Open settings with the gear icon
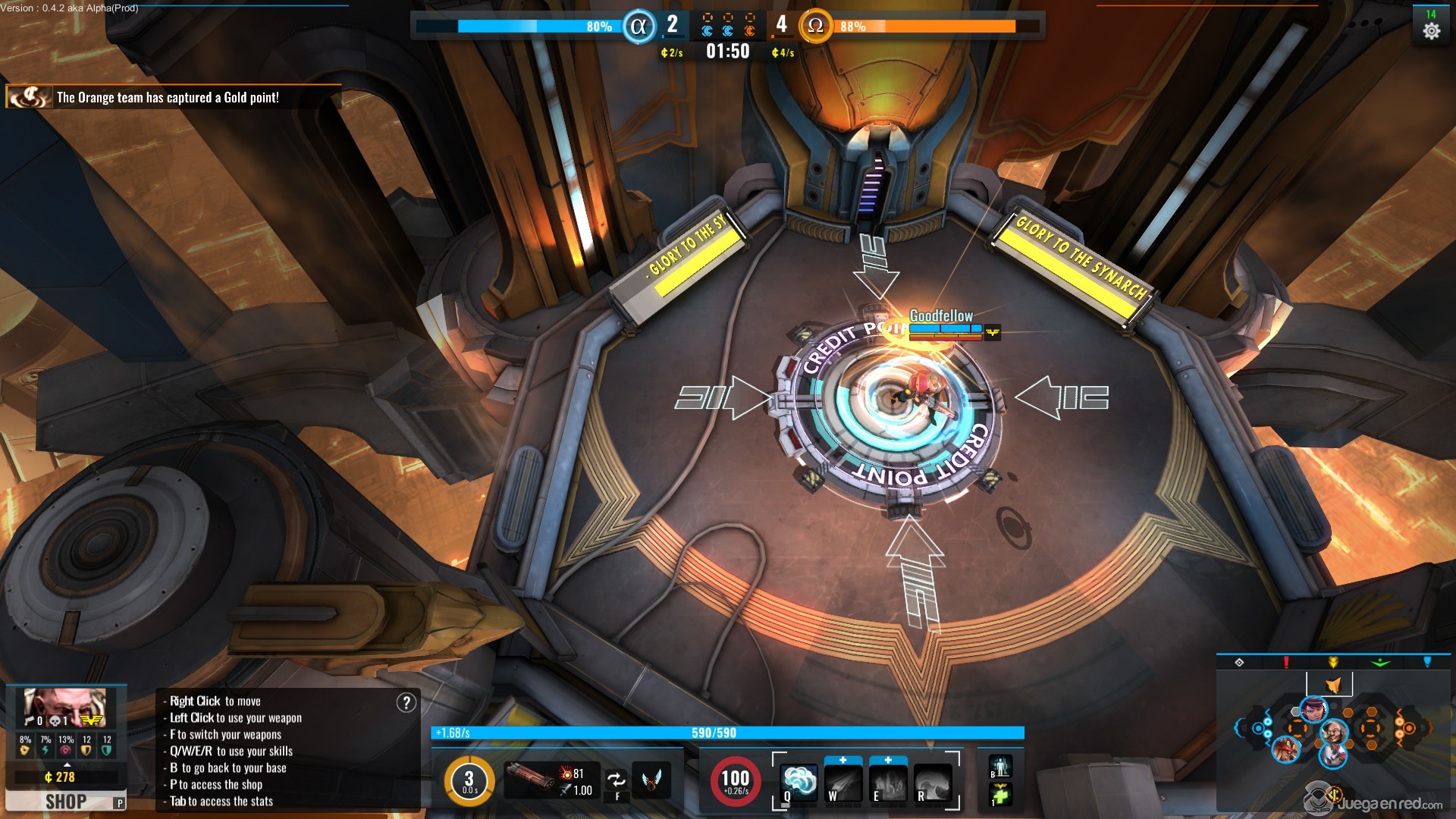Screen dimensions: 1456x819 pos(1431,31)
